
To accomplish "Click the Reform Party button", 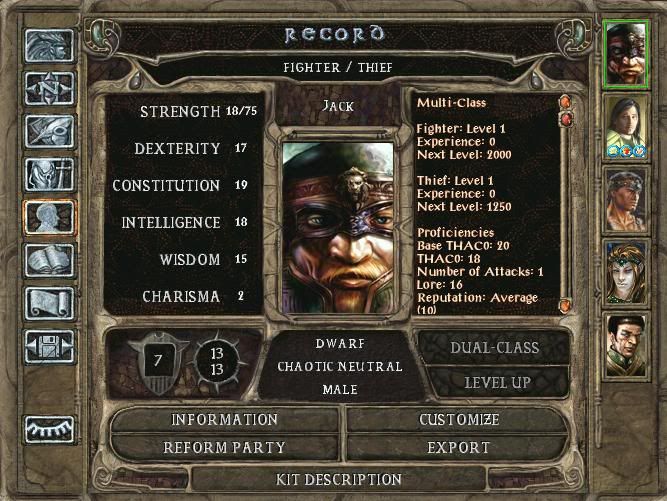I will [x=225, y=447].
